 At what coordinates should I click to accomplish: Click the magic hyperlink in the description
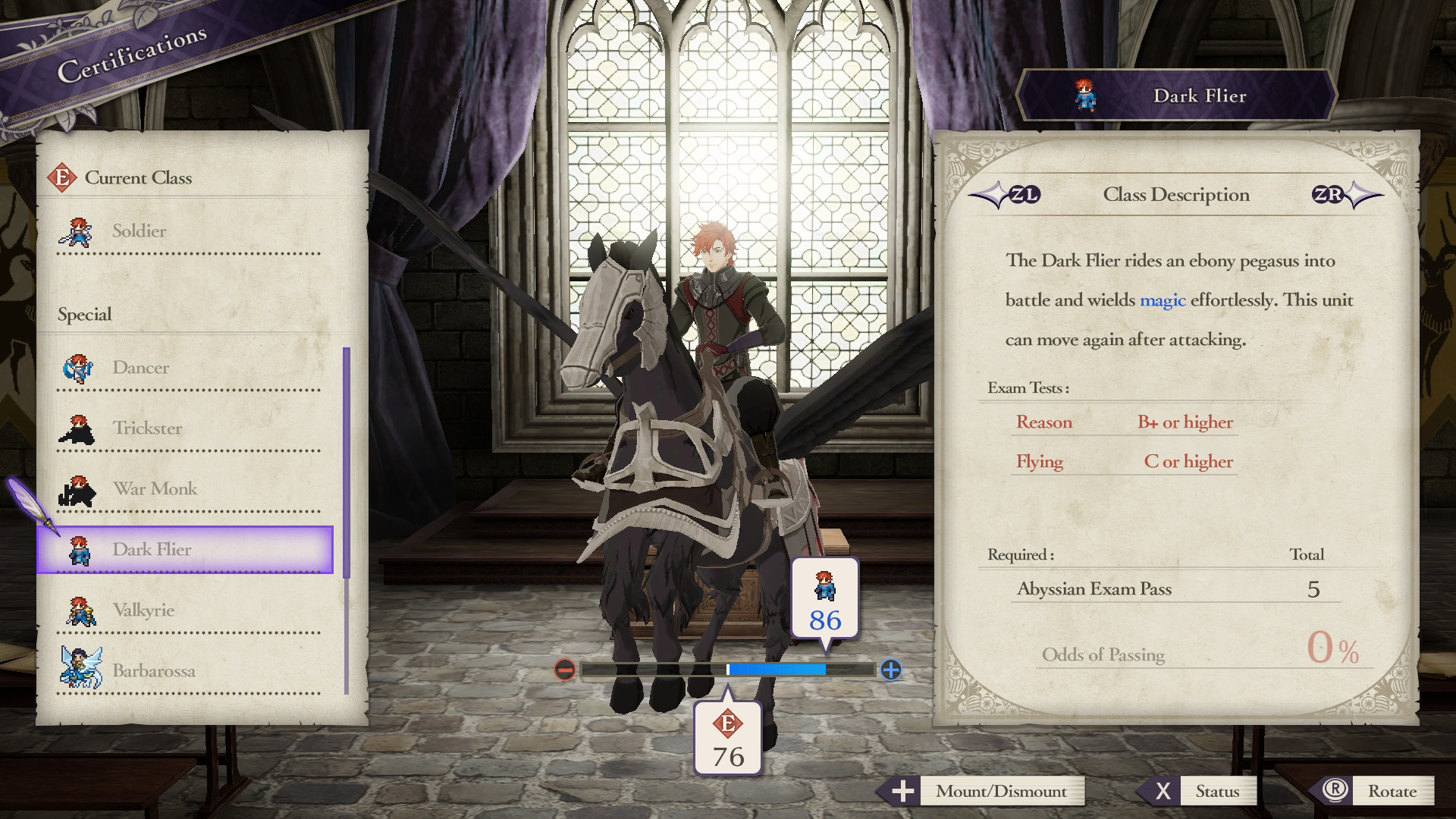point(1163,300)
